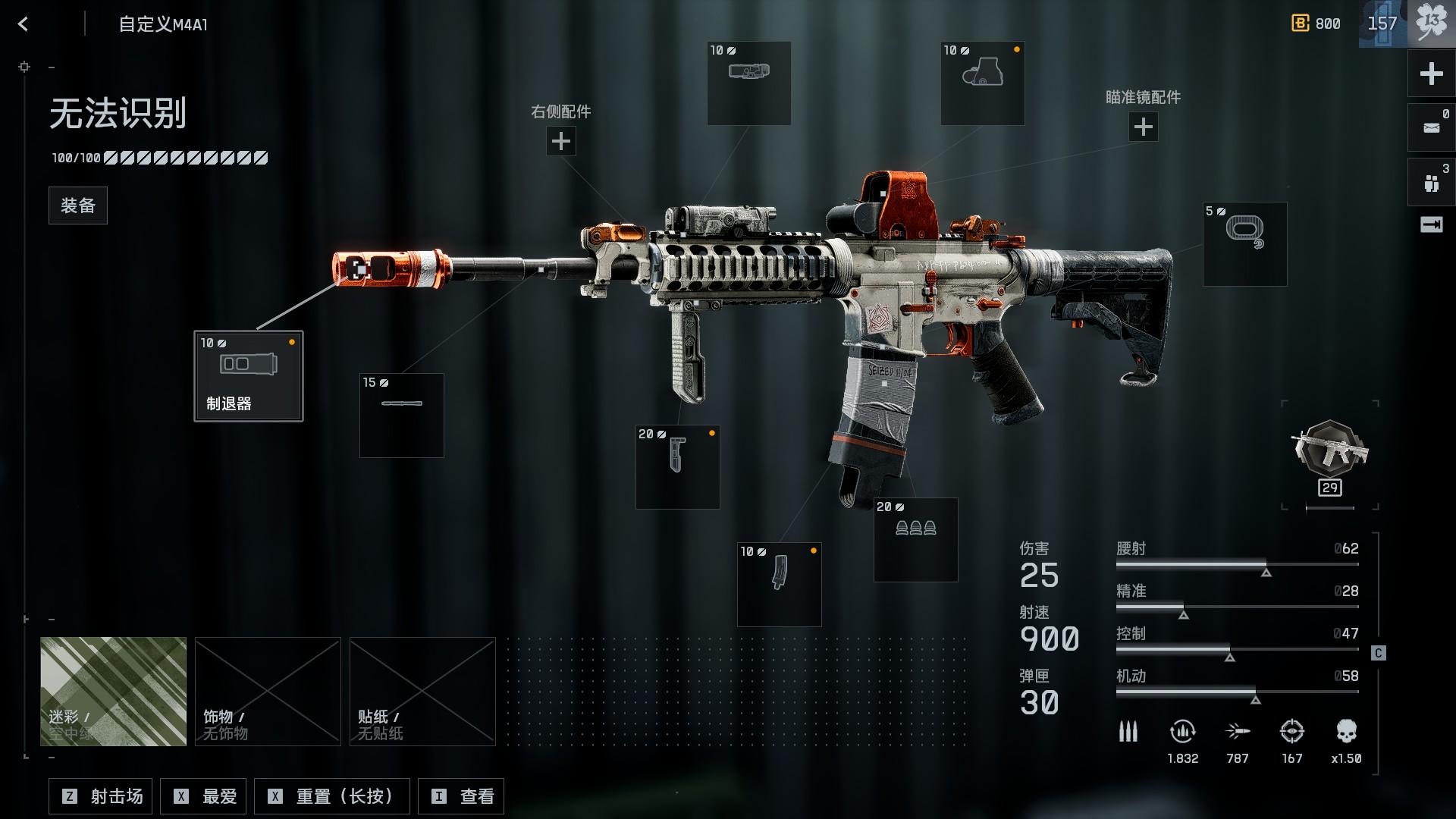The width and height of the screenshot is (1456, 819).
Task: Enter the 射击场 firing range
Action: coord(101,796)
